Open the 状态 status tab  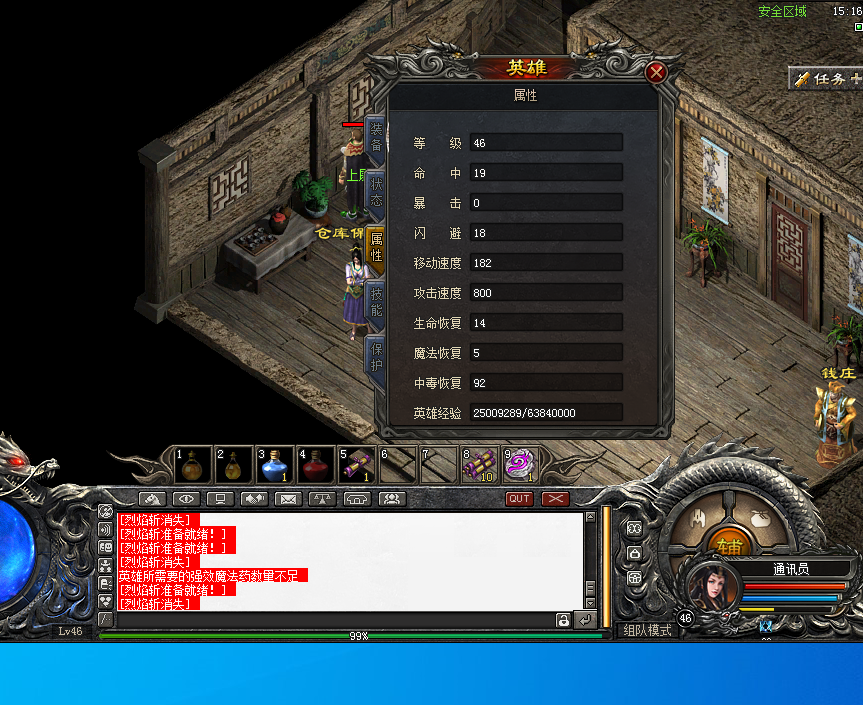click(x=376, y=192)
